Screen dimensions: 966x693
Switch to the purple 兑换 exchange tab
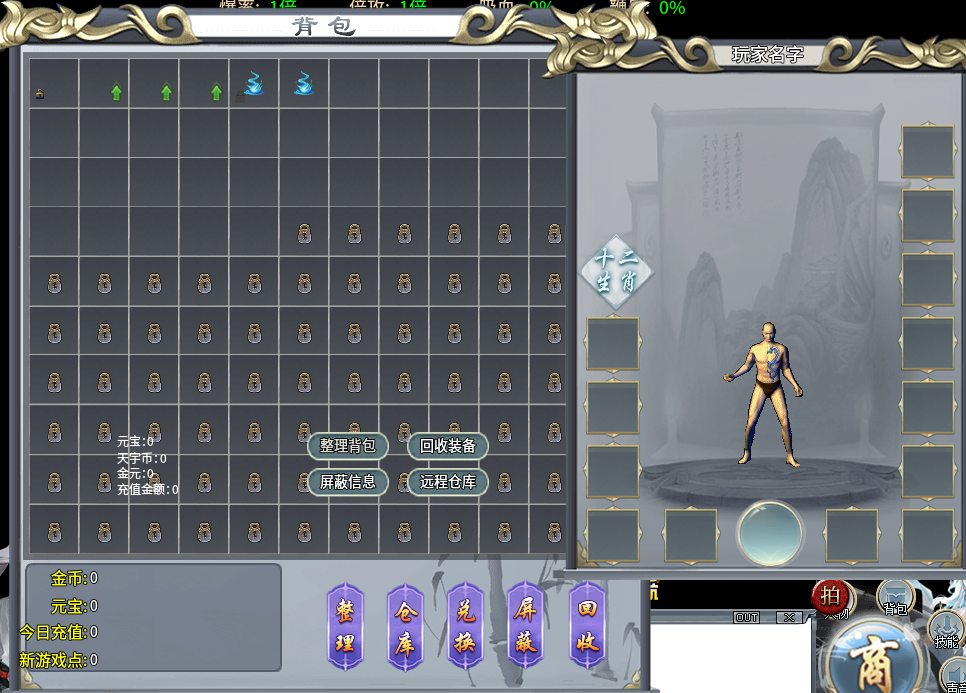[x=466, y=626]
